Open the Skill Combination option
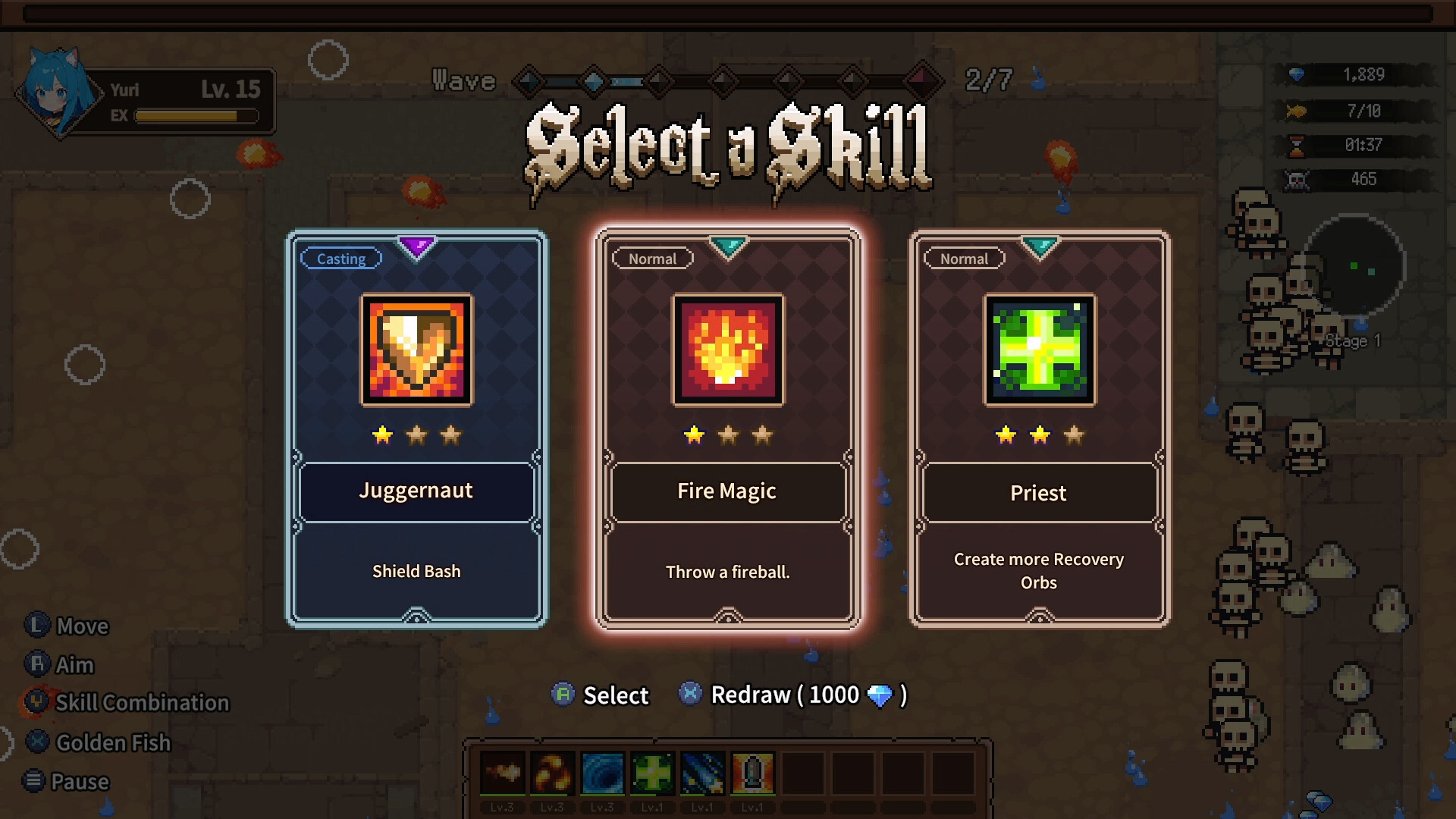 point(142,703)
